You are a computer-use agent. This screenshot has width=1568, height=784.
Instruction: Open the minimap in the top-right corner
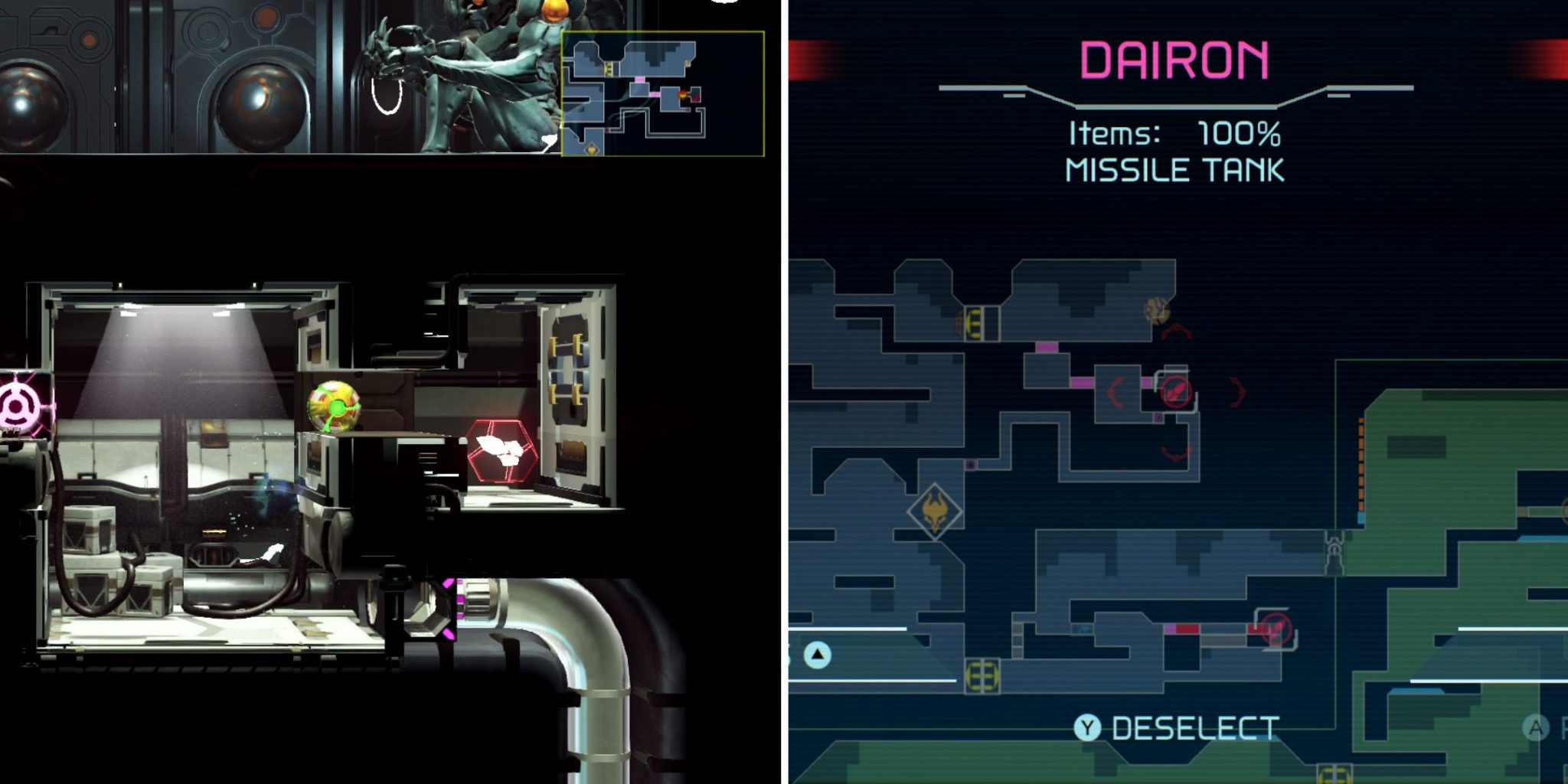(x=662, y=92)
